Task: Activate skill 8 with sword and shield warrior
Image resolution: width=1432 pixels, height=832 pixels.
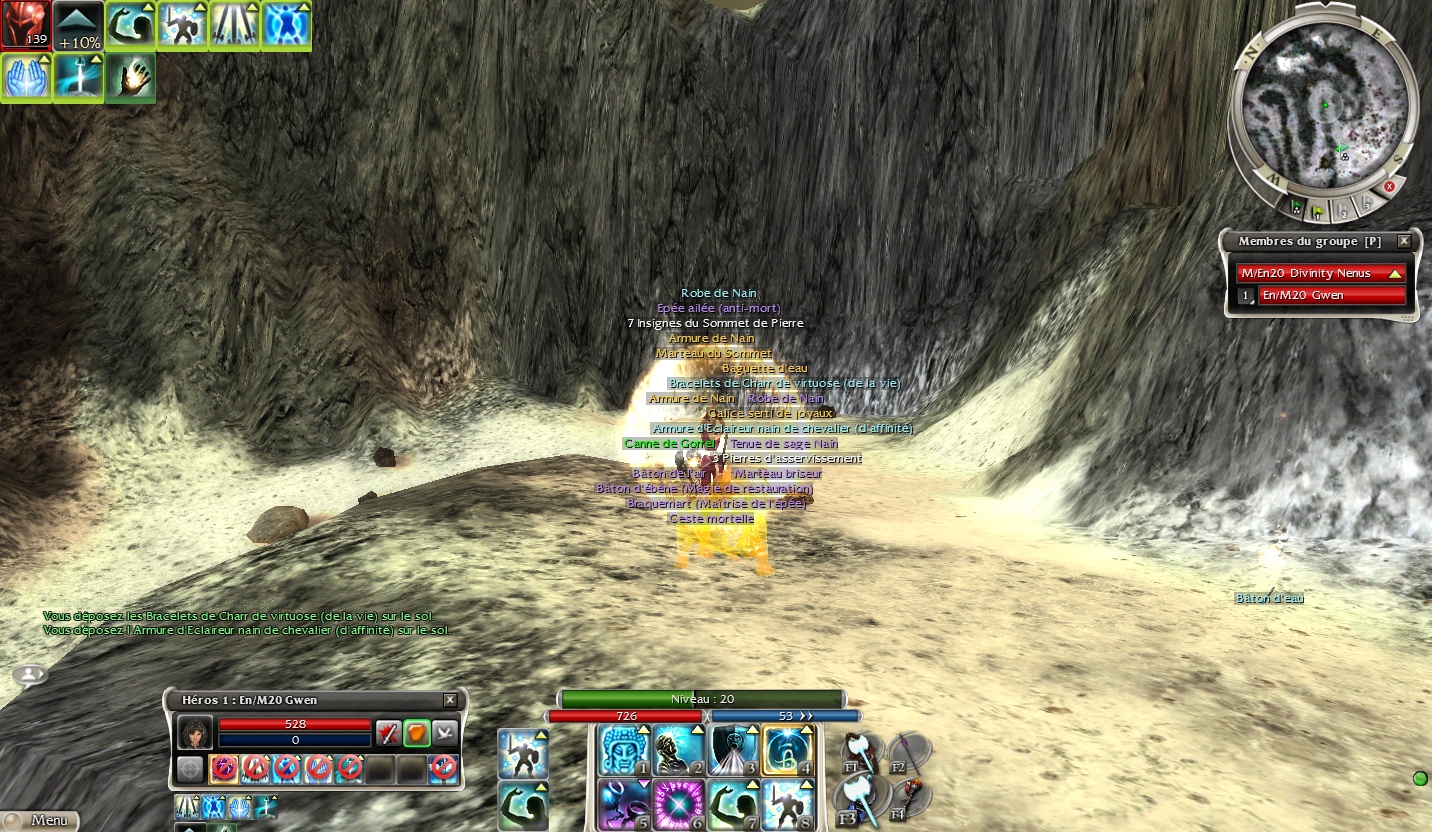Action: click(x=789, y=805)
